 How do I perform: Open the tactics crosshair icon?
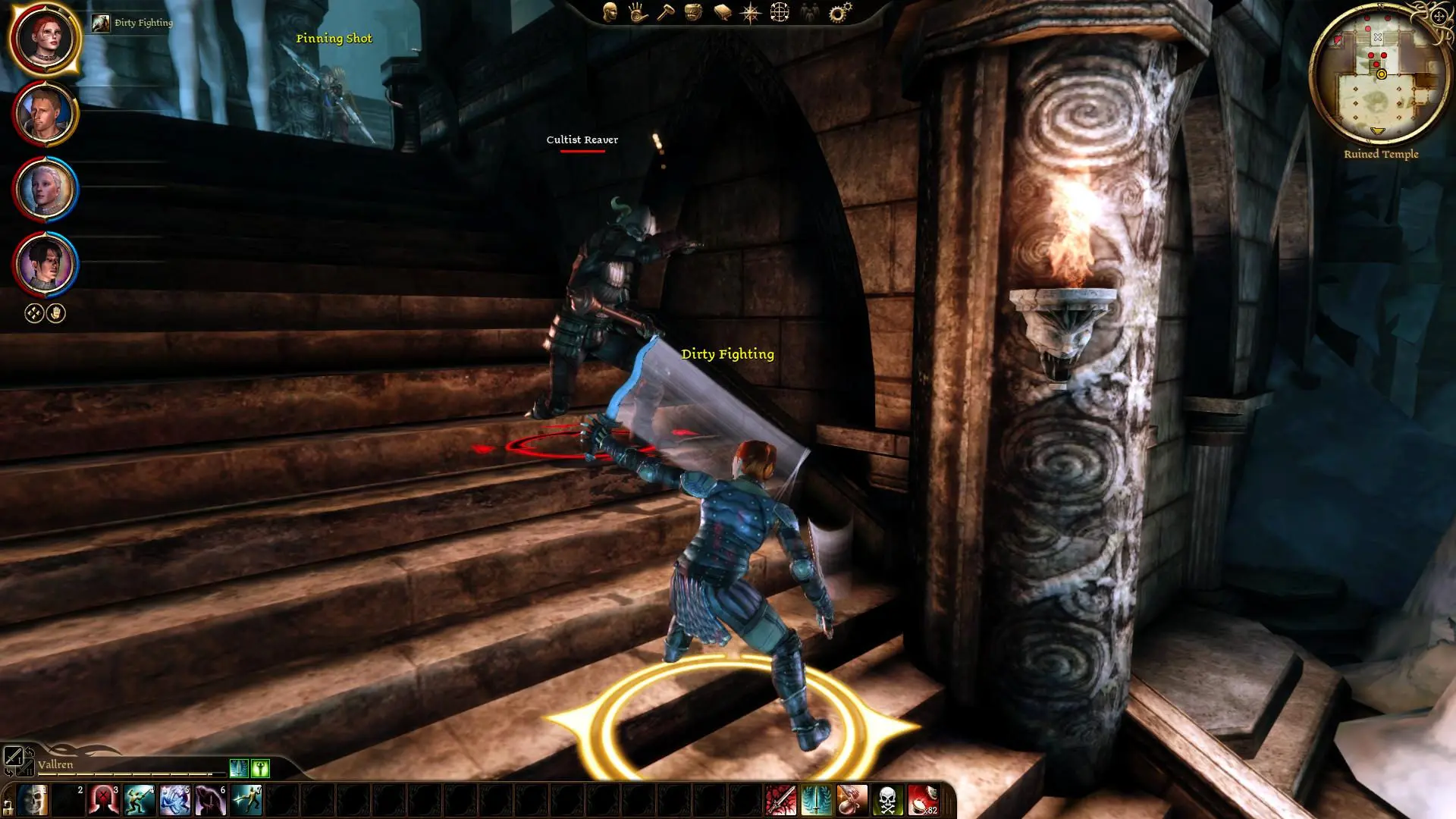pyautogui.click(x=780, y=12)
